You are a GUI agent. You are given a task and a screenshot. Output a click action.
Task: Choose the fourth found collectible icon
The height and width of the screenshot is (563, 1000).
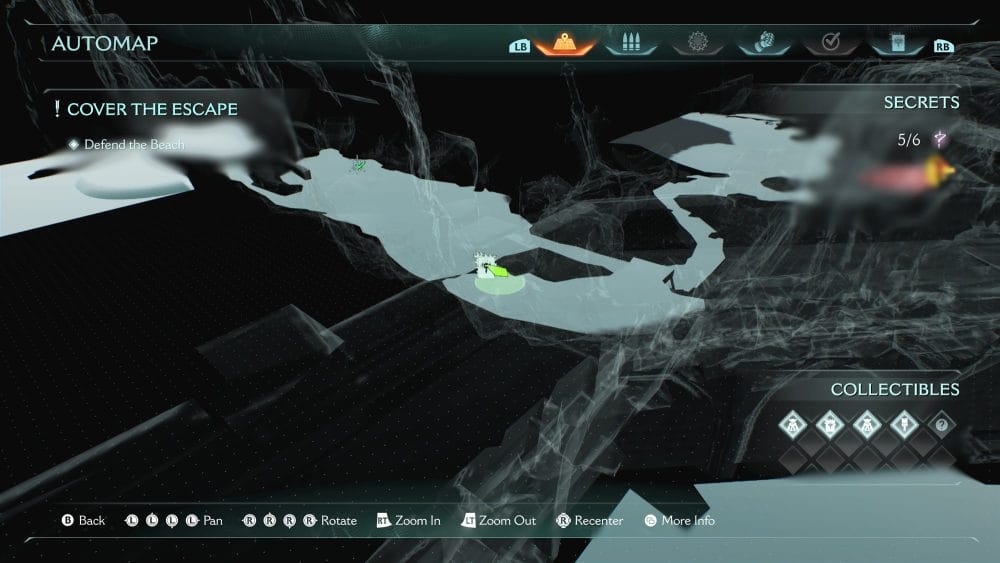coord(903,424)
